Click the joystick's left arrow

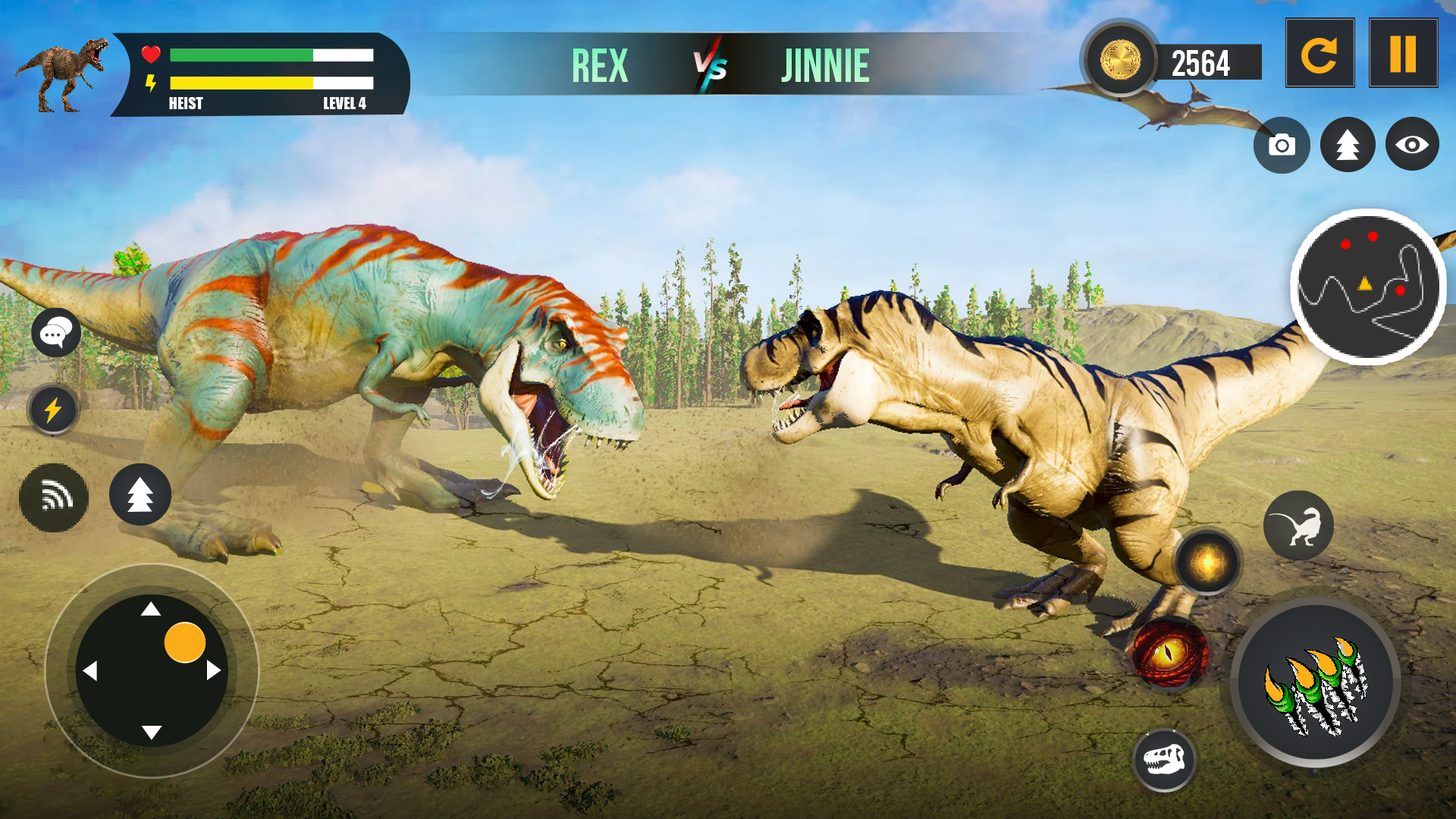coord(90,670)
